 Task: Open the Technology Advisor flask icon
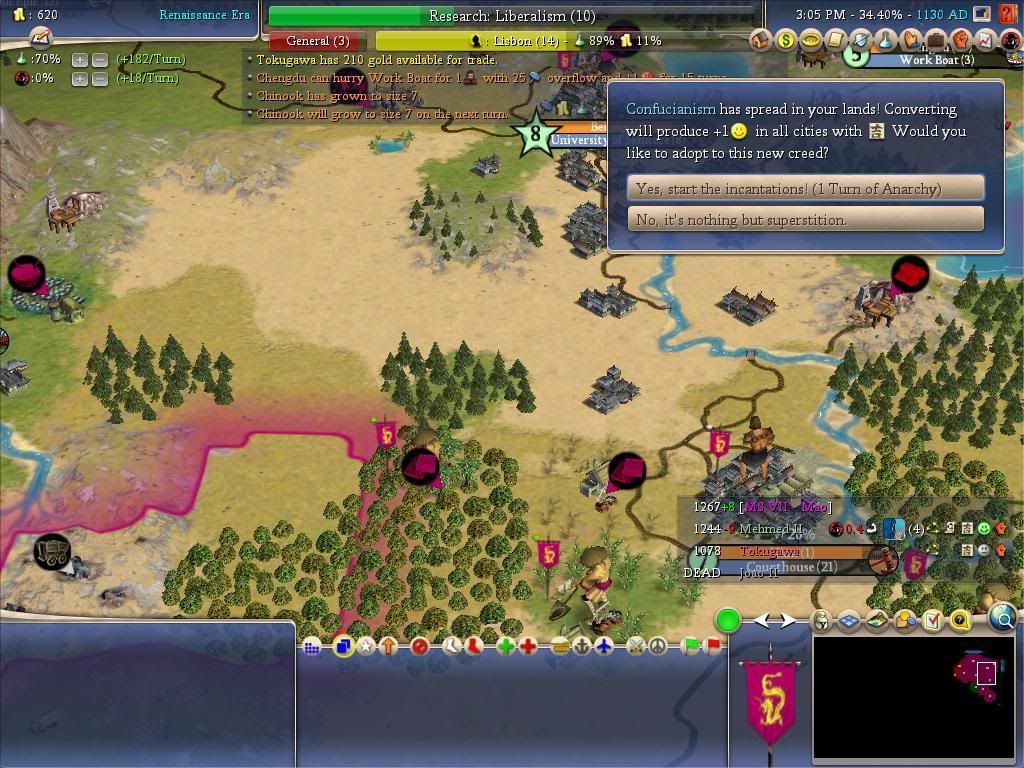(885, 41)
